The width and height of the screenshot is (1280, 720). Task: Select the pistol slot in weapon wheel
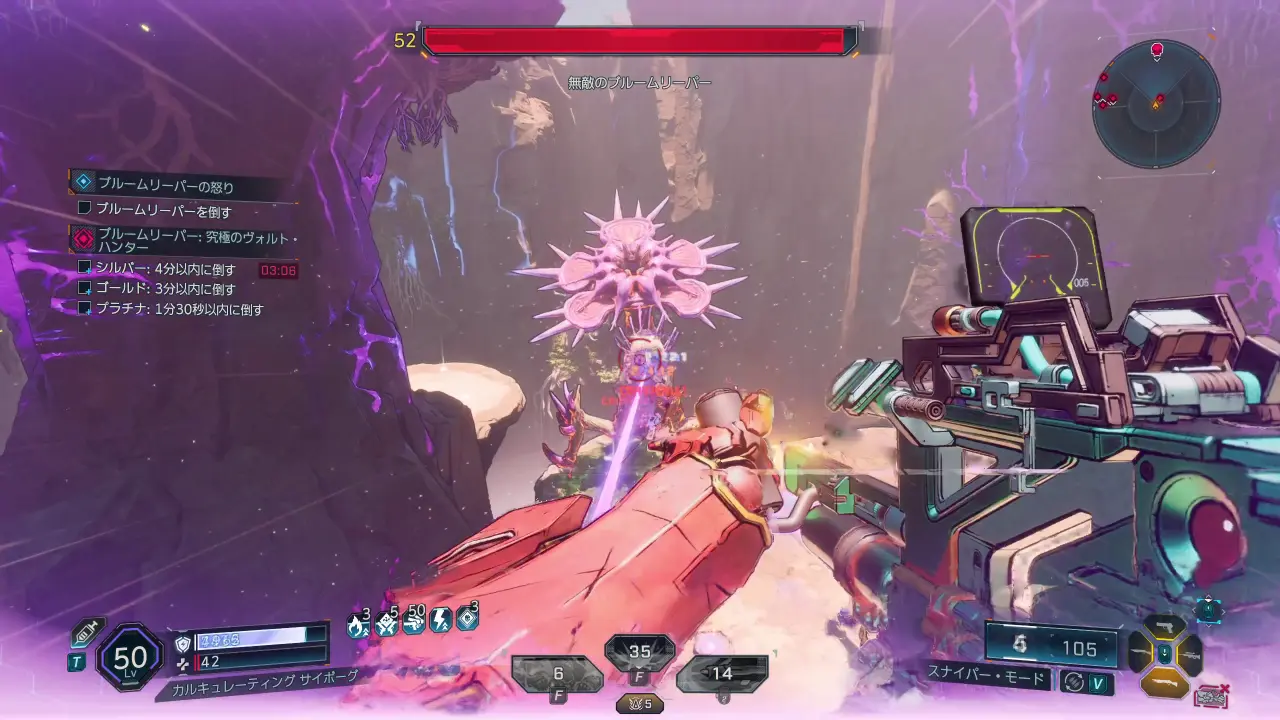pyautogui.click(x=1165, y=629)
